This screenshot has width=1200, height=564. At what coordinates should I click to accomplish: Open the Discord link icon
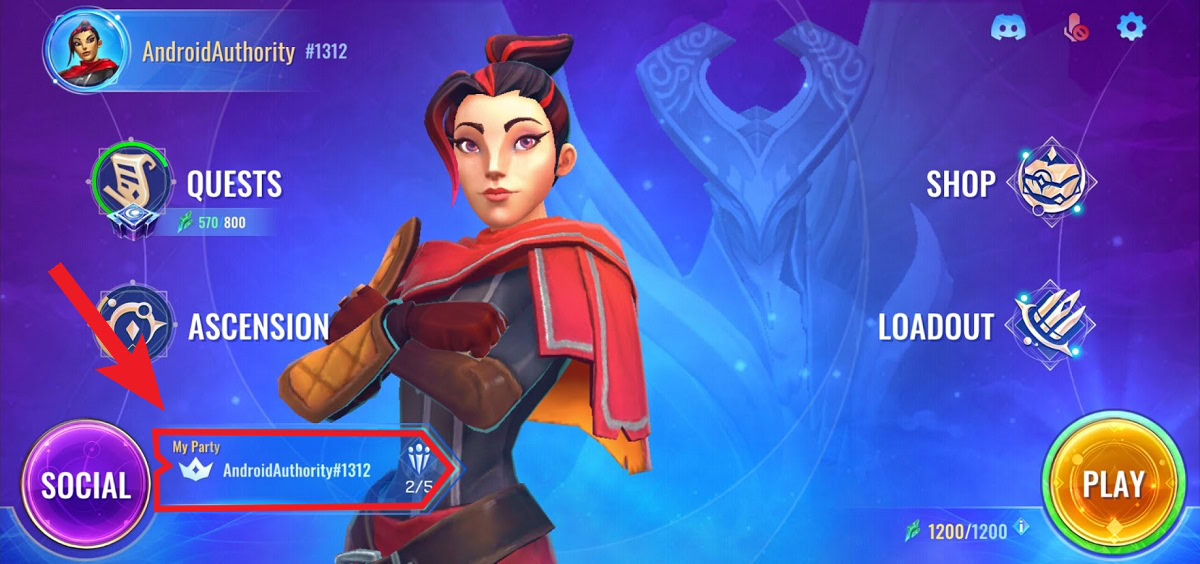1008,27
